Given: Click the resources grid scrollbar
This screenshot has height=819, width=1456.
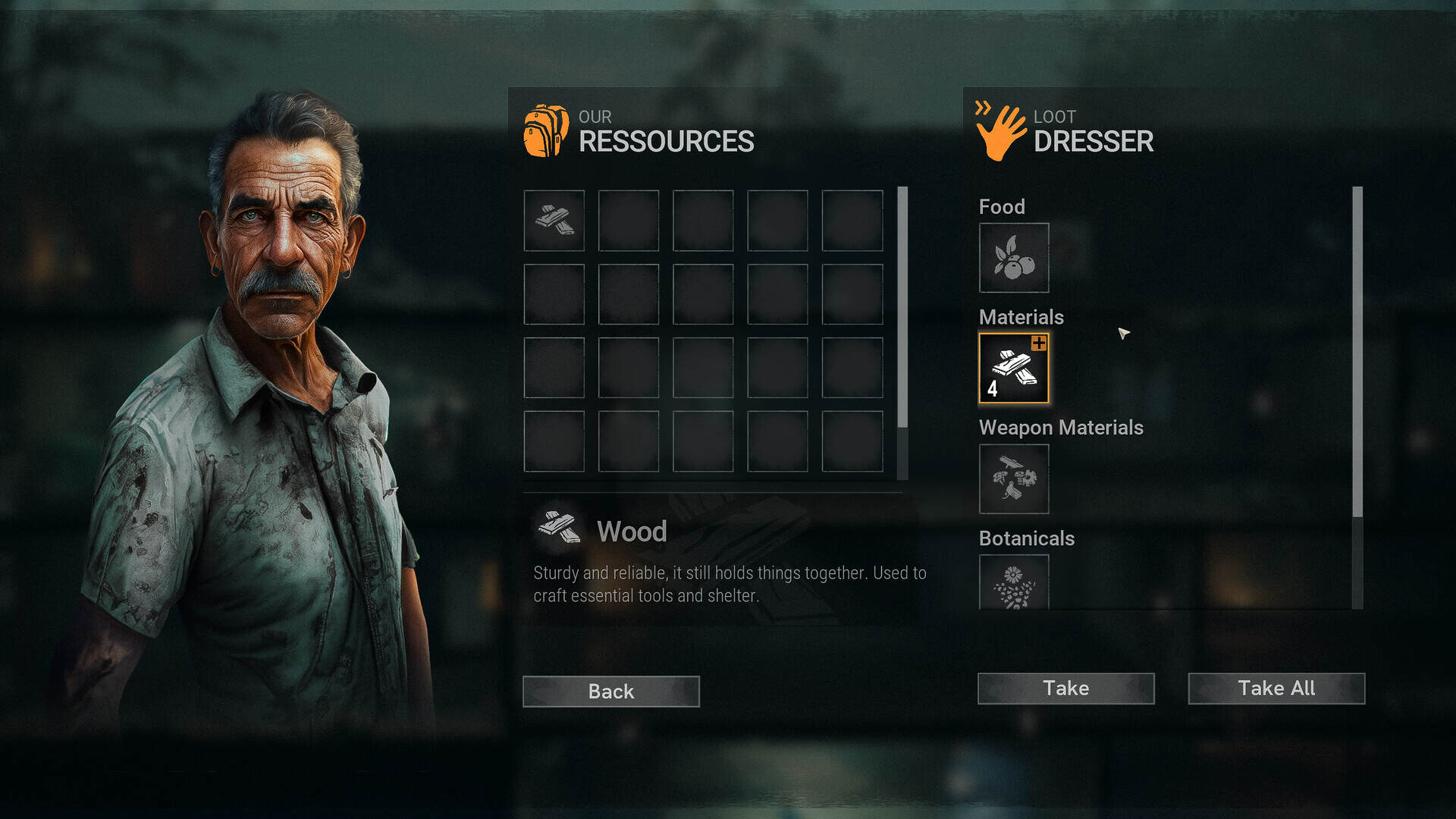Looking at the screenshot, I should (902, 307).
